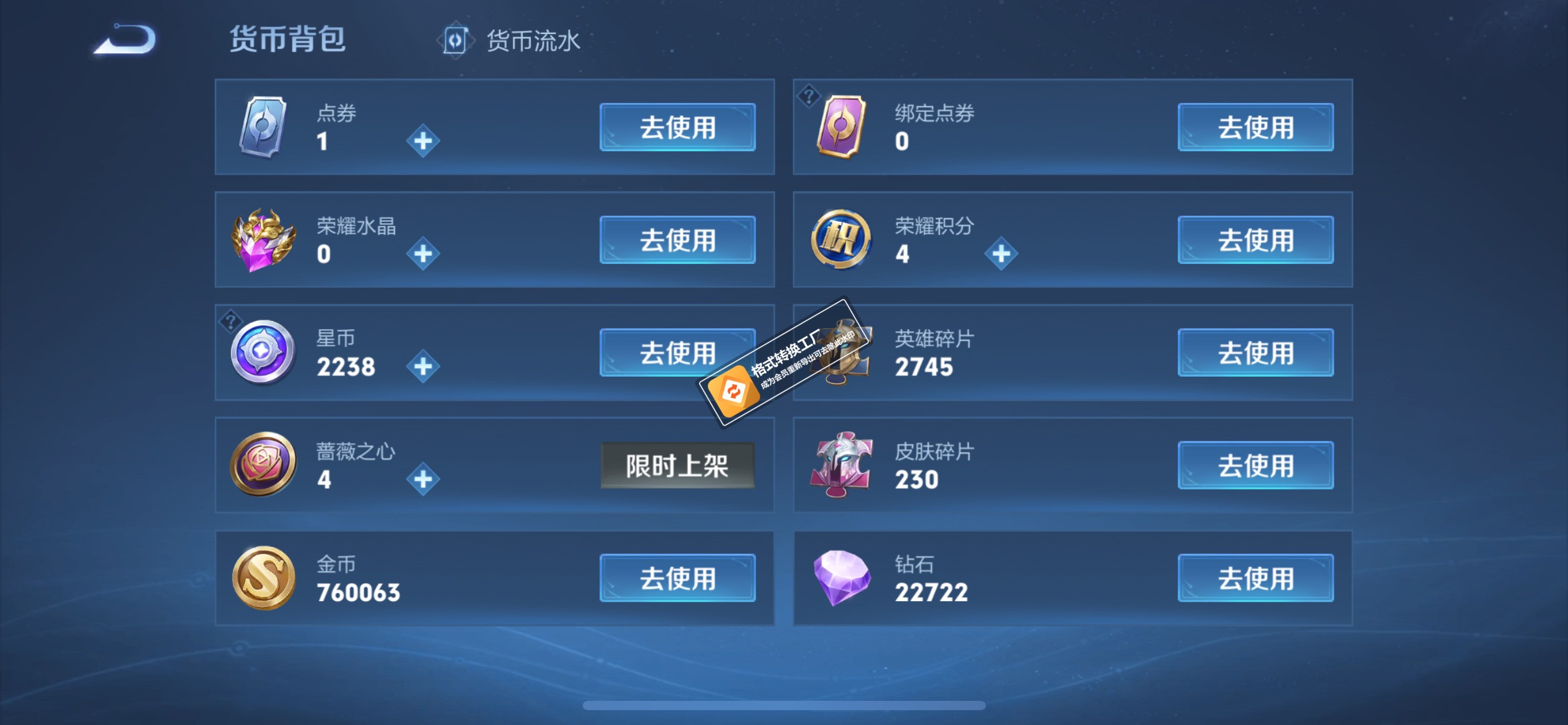This screenshot has height=725, width=1568.
Task: Tap 去使用 next to 钻石
Action: coord(1255,577)
